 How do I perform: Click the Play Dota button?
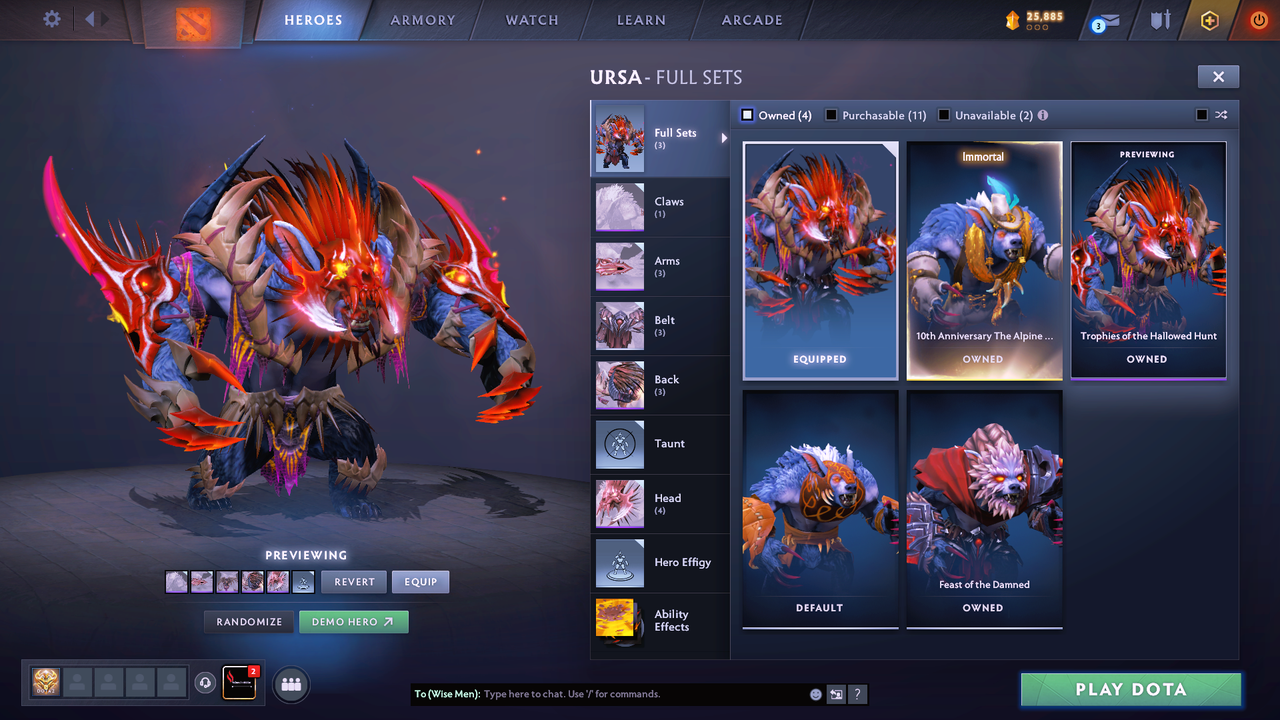tap(1130, 690)
